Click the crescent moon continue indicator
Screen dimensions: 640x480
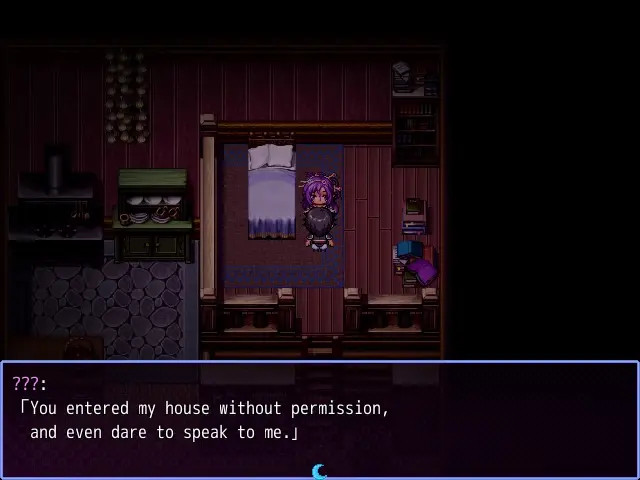320,471
